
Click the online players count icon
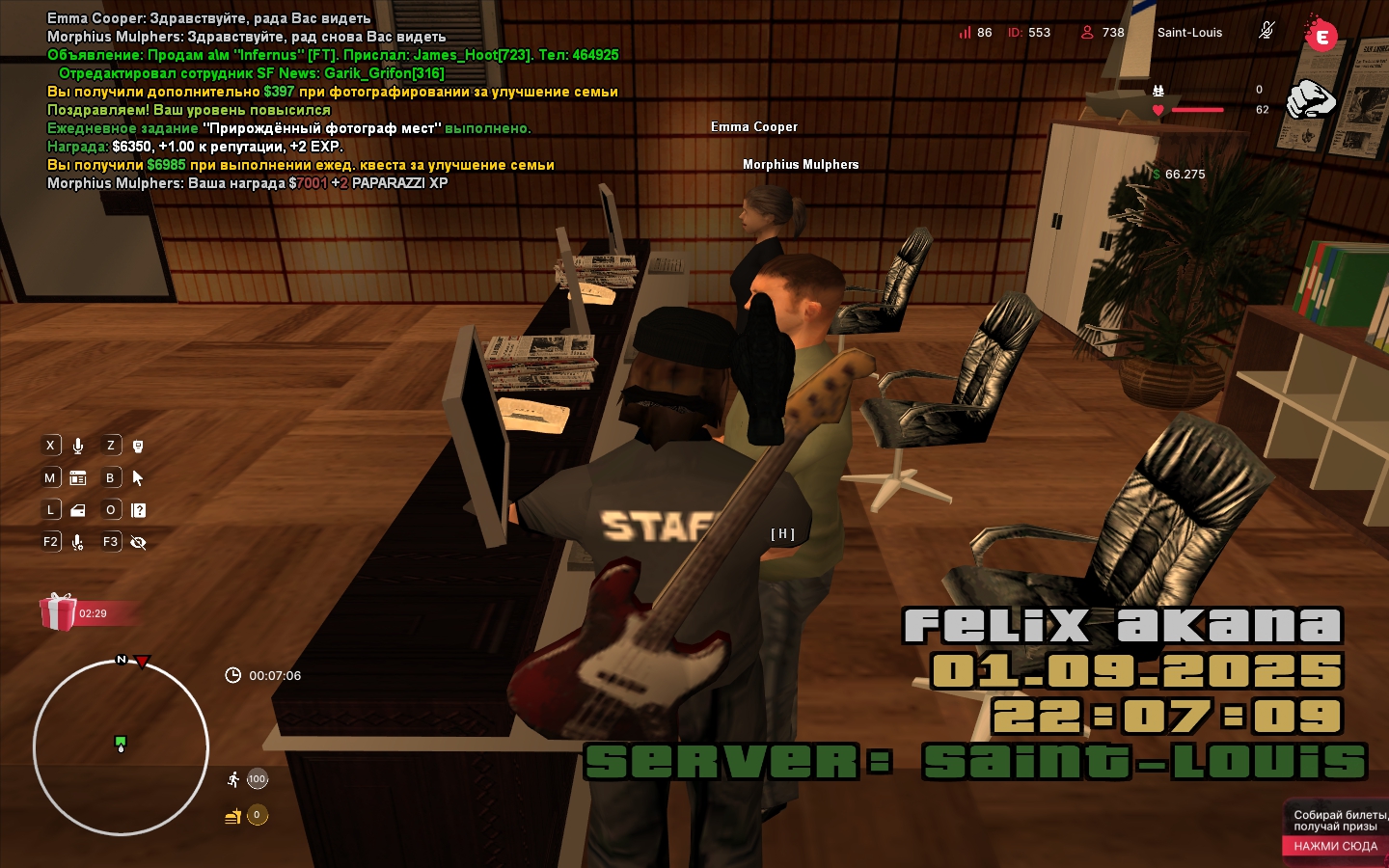point(1087,32)
